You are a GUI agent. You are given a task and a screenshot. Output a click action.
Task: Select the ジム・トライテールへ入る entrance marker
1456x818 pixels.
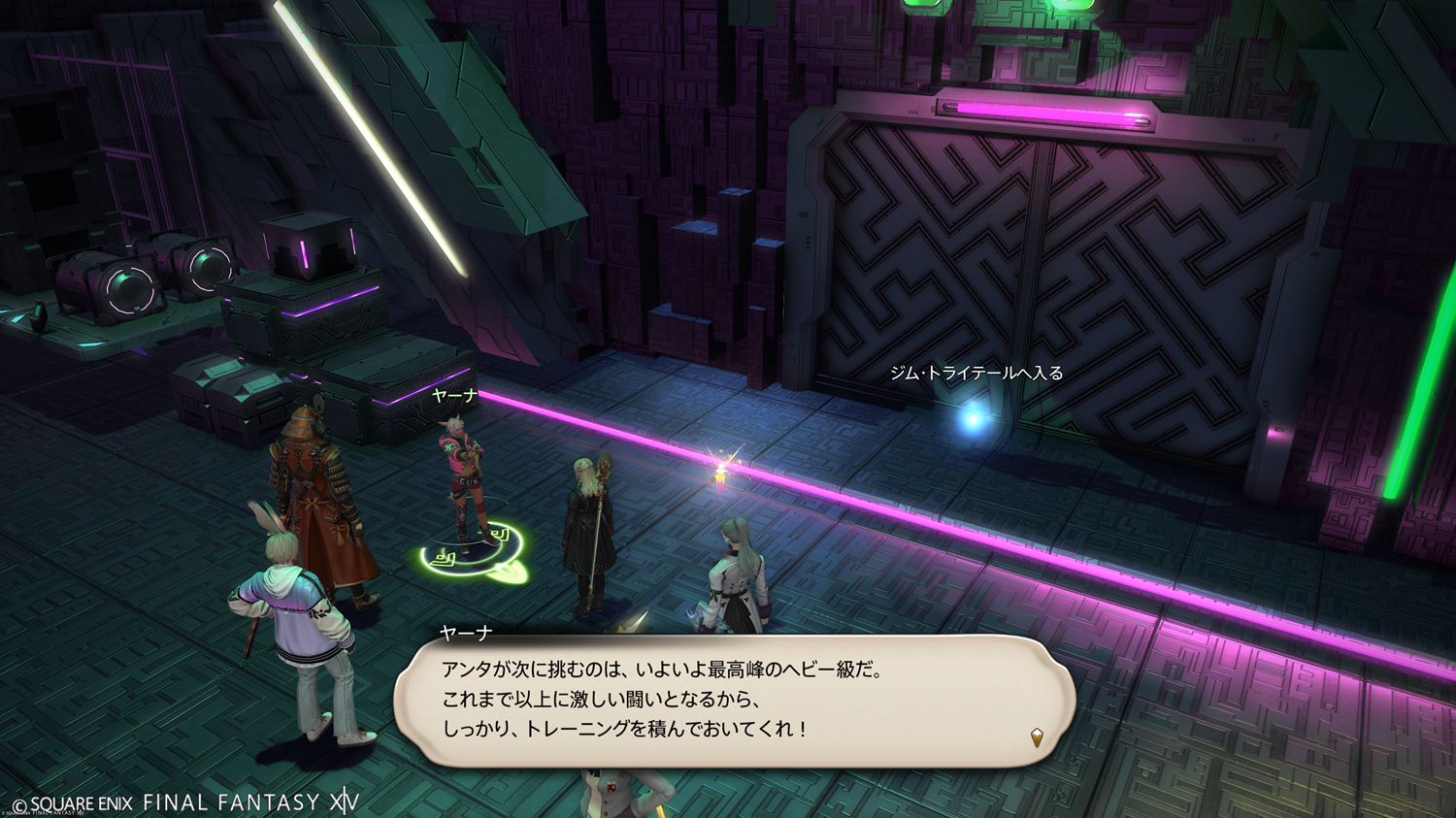click(972, 418)
